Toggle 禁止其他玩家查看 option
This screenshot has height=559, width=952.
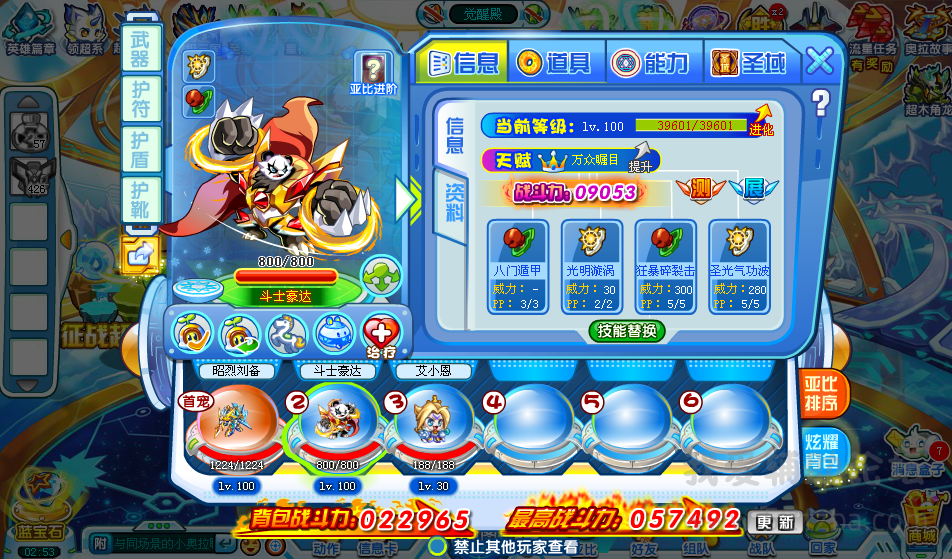tap(438, 547)
